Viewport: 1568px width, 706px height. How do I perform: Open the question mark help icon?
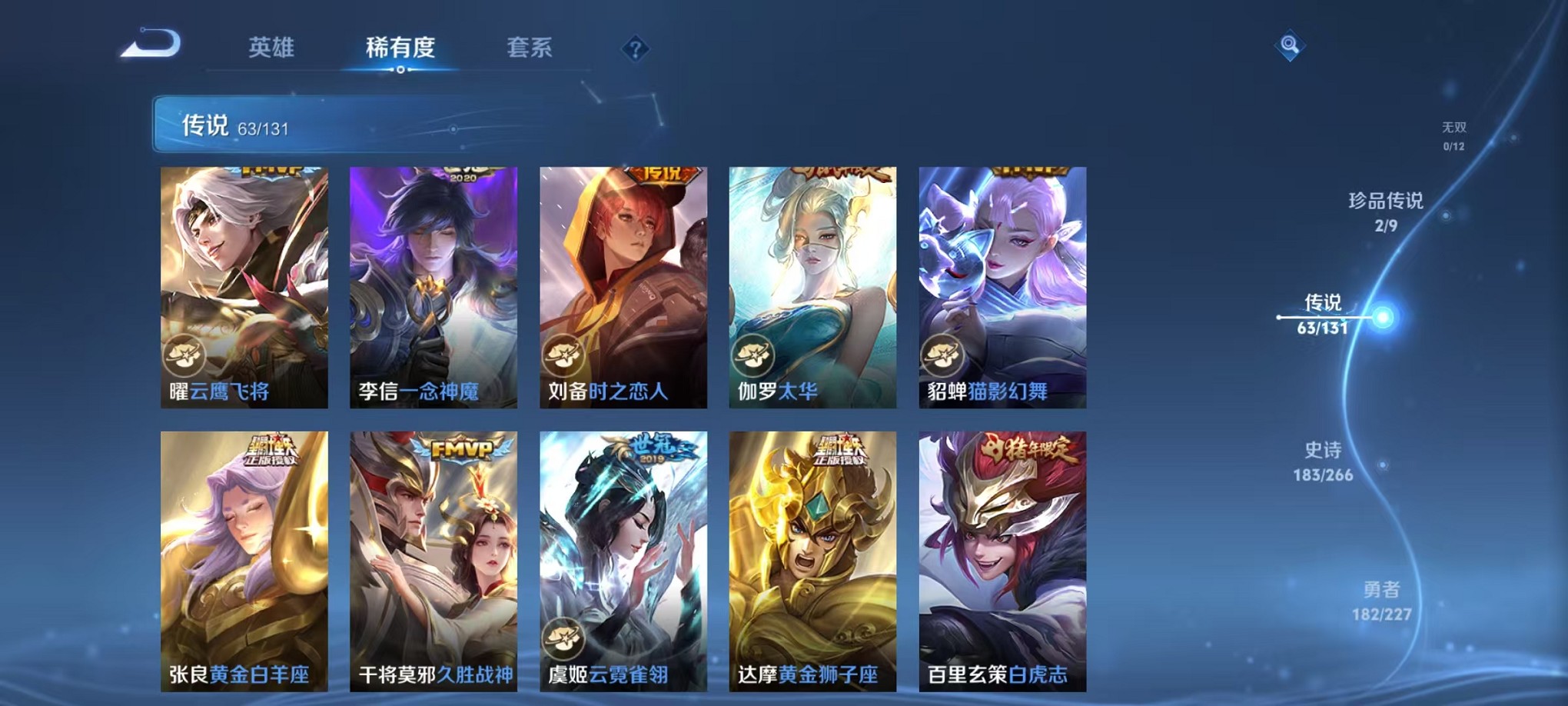634,50
